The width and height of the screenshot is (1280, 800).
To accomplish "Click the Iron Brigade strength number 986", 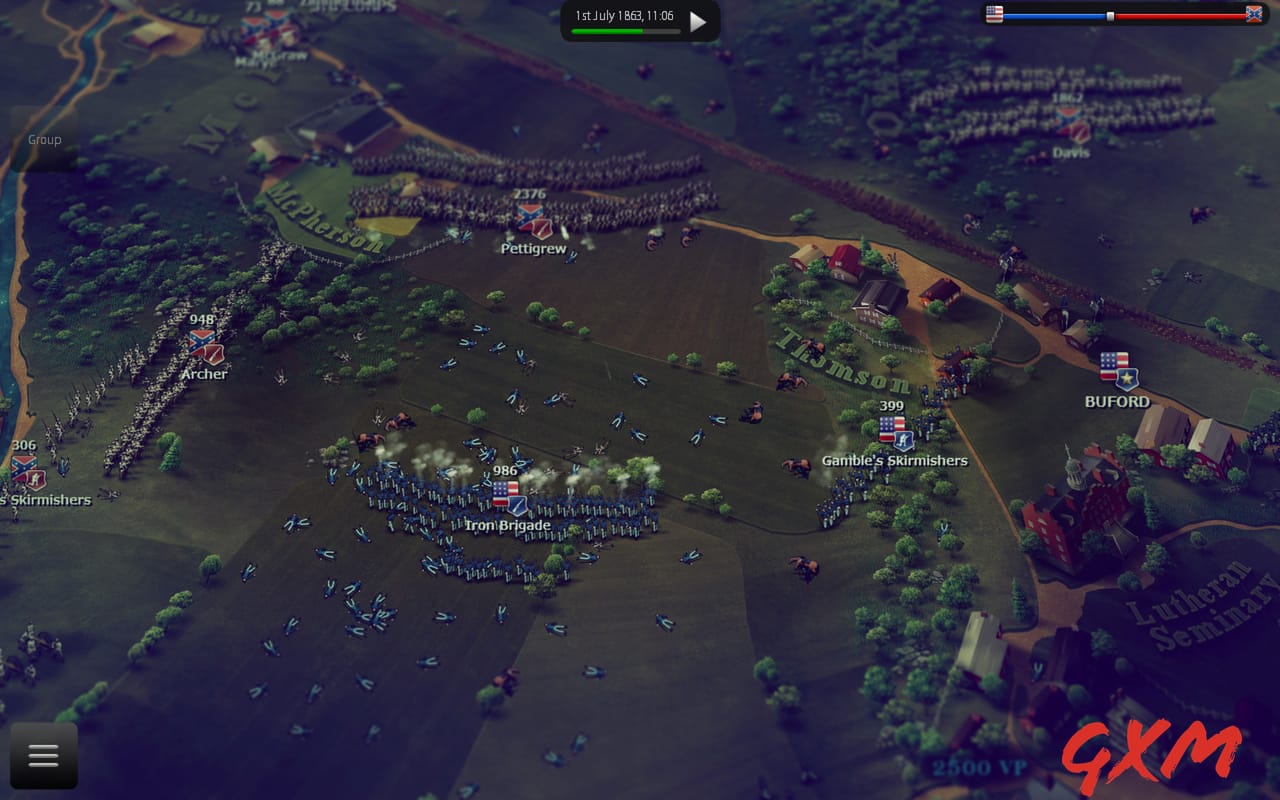I will pyautogui.click(x=504, y=470).
